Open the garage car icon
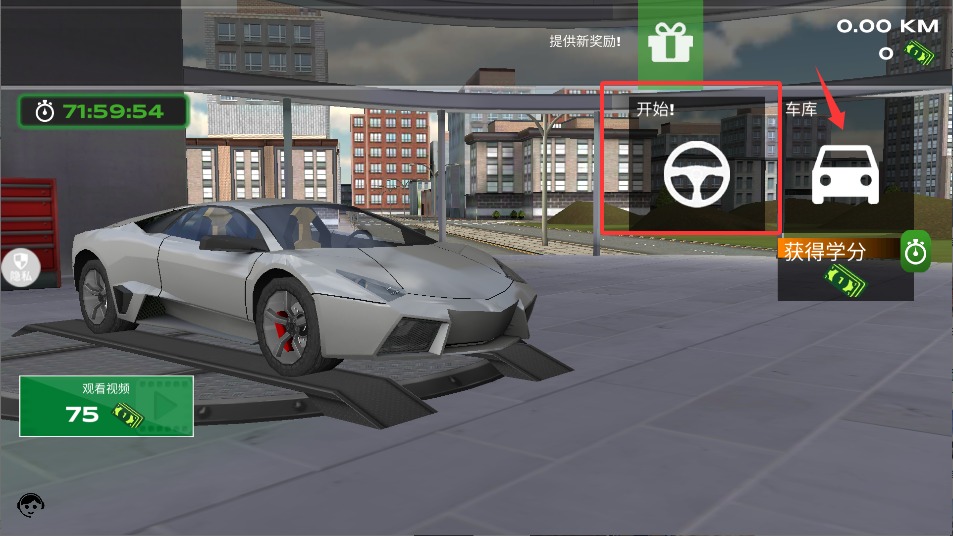The image size is (953, 536). coord(845,174)
